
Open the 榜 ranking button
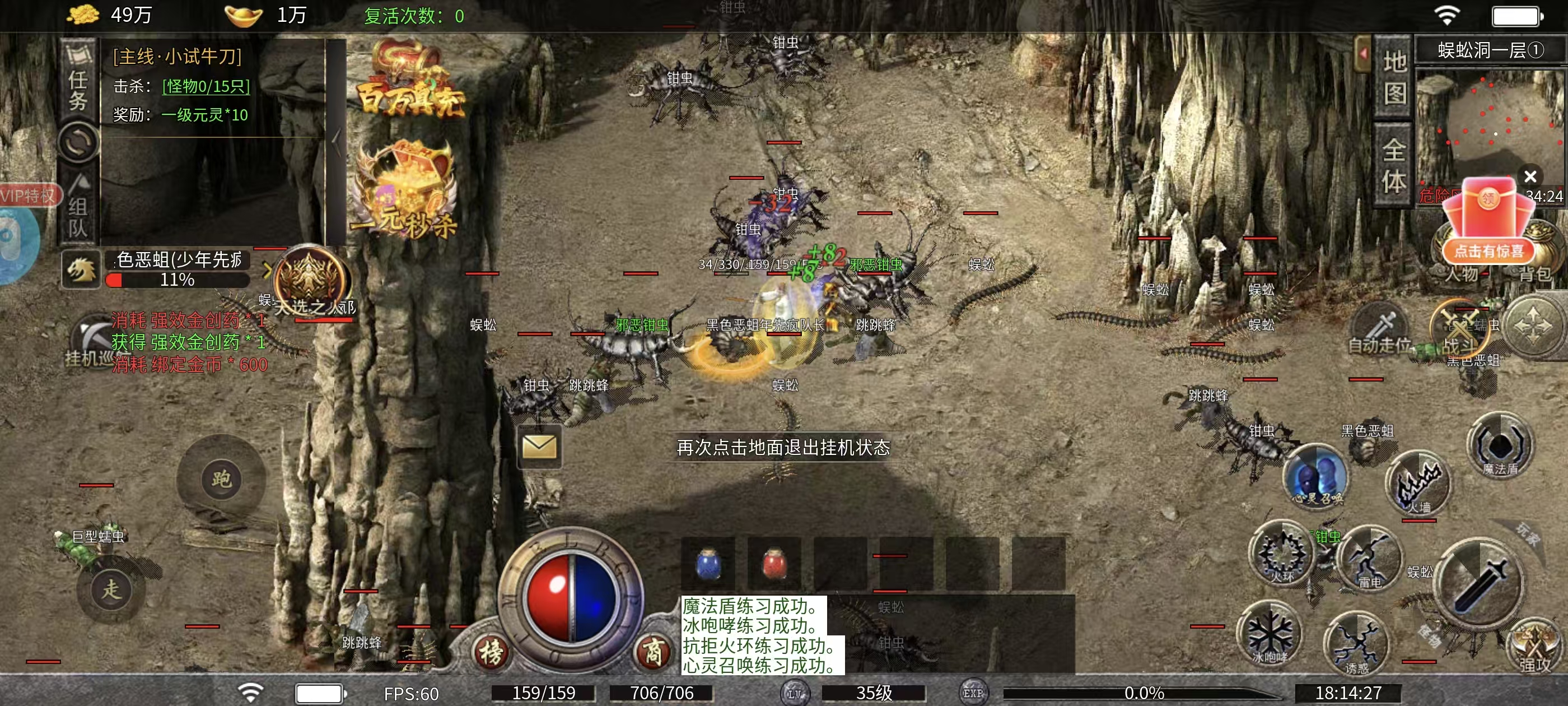[x=491, y=652]
